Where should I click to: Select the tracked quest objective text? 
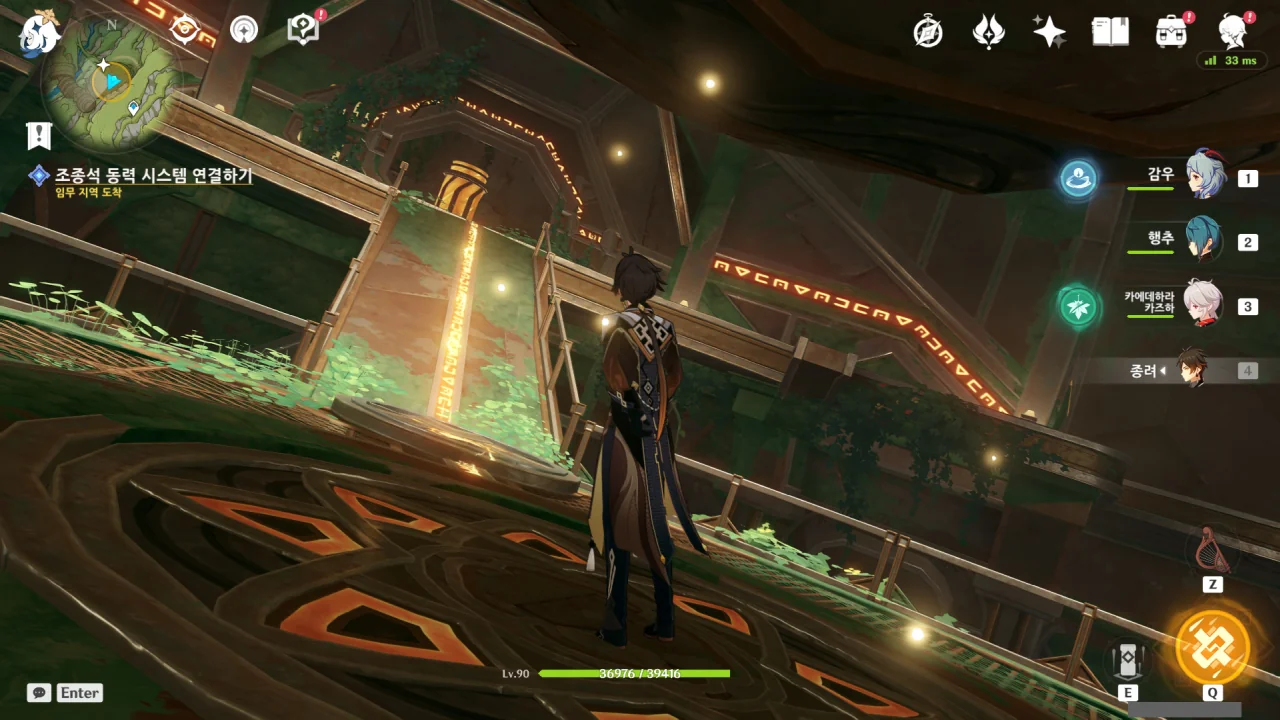point(153,176)
